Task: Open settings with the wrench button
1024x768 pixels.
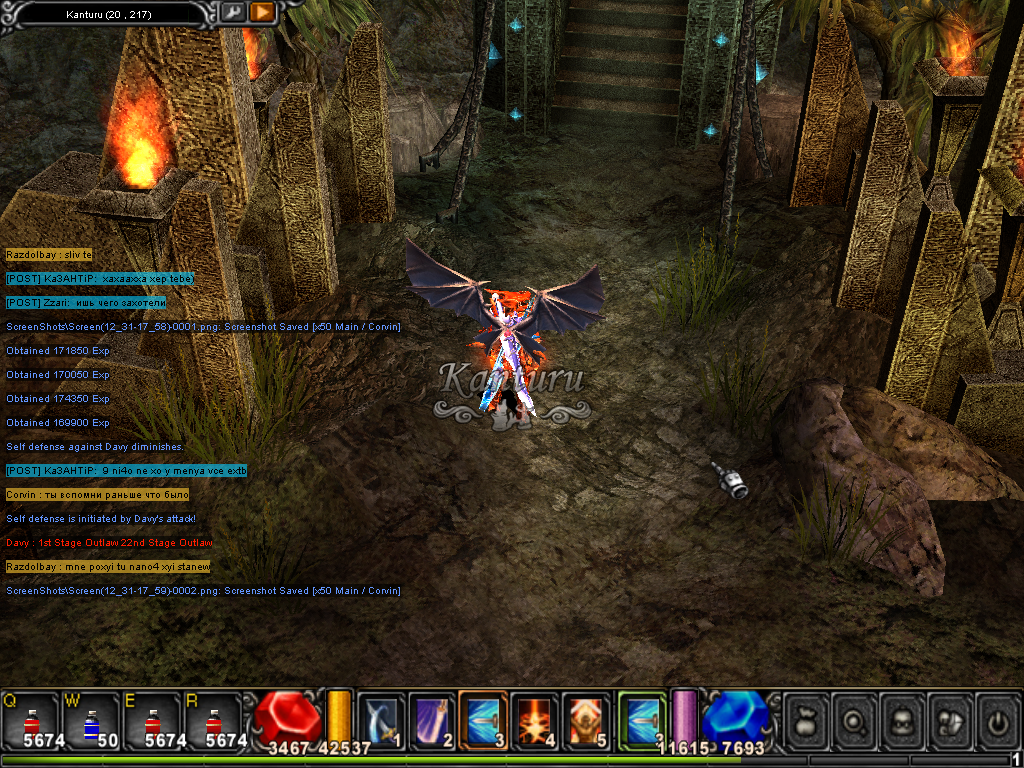Action: (x=232, y=12)
